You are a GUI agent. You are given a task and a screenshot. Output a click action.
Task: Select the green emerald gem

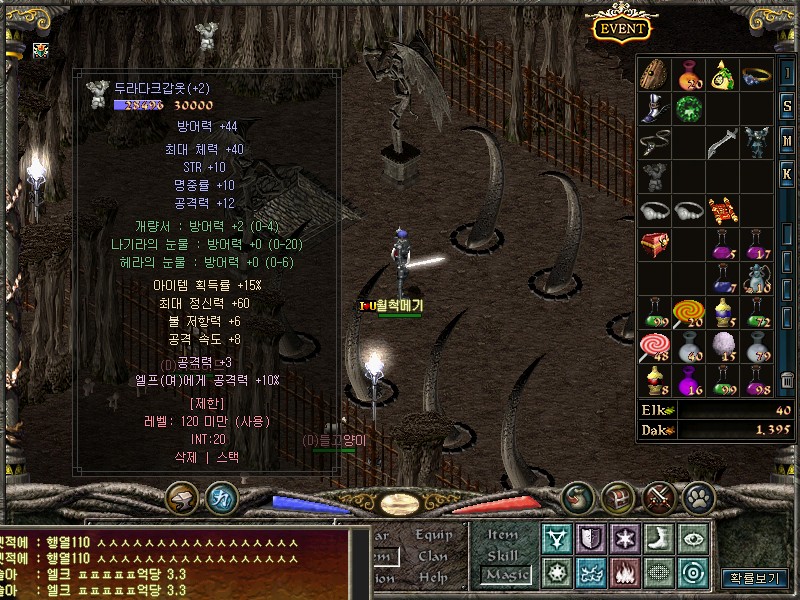[x=689, y=109]
